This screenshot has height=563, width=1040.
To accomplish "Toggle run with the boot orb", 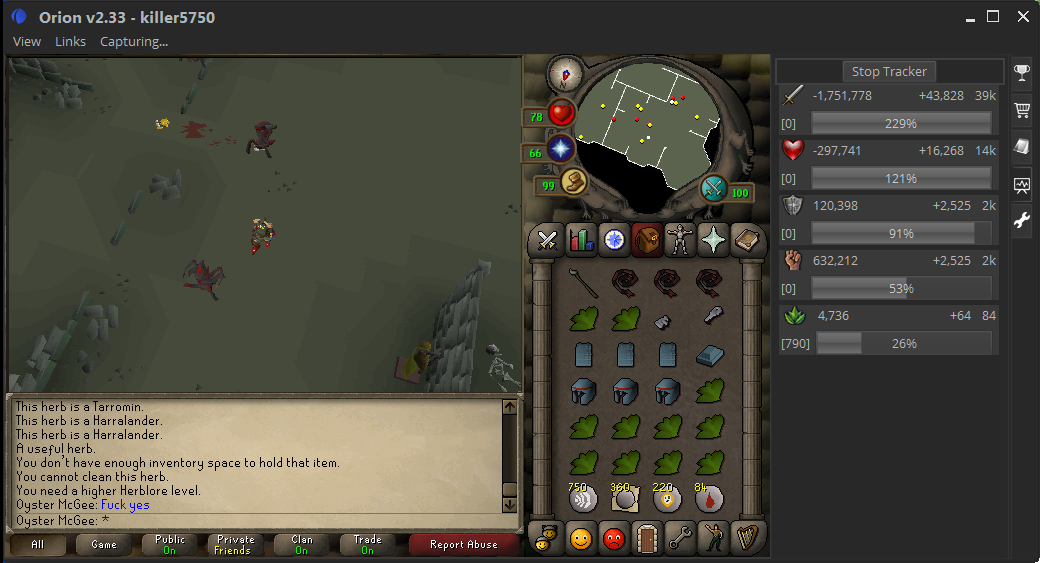I will (x=574, y=182).
